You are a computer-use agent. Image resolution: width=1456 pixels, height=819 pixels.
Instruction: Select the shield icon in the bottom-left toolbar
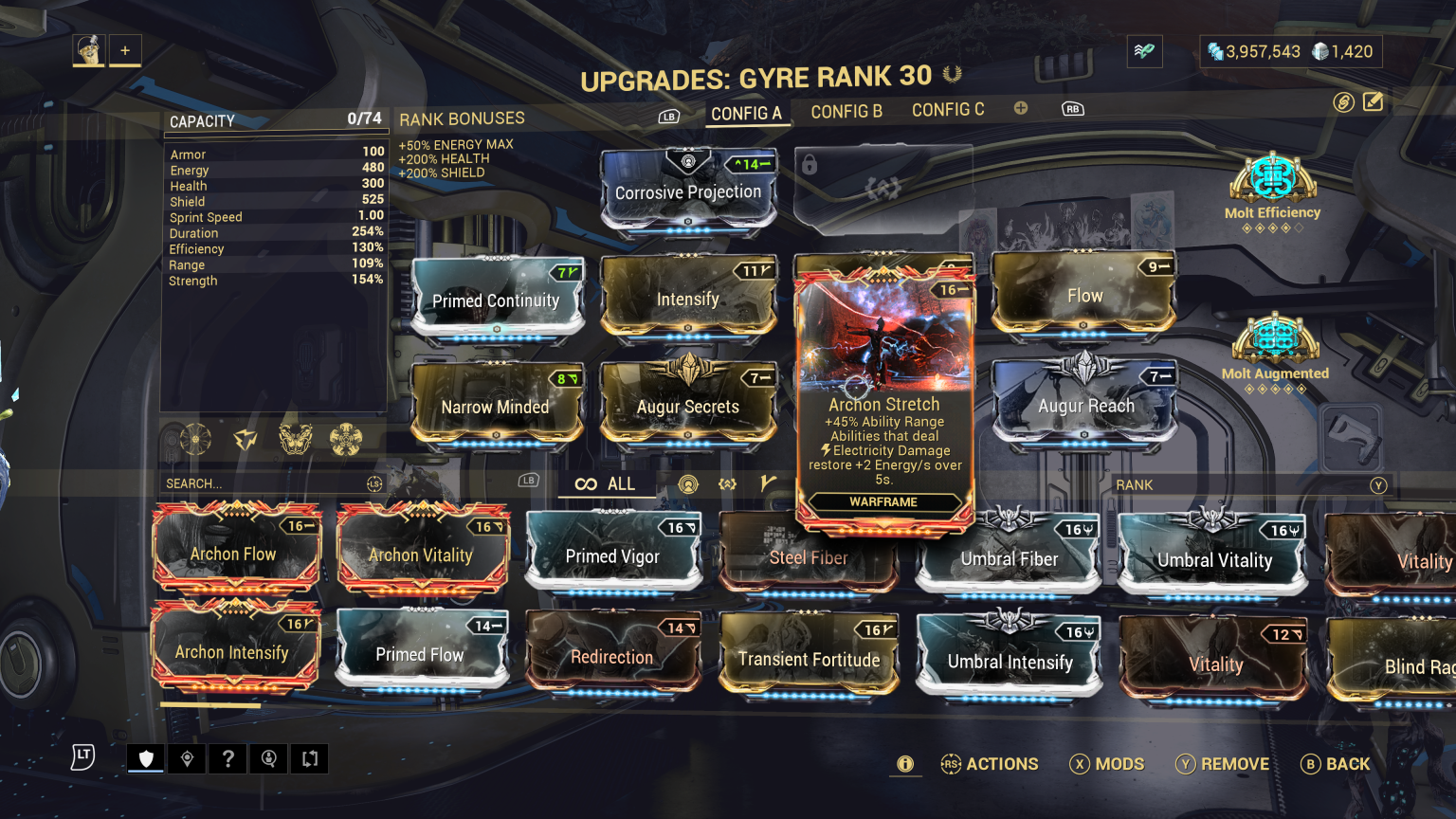point(145,758)
